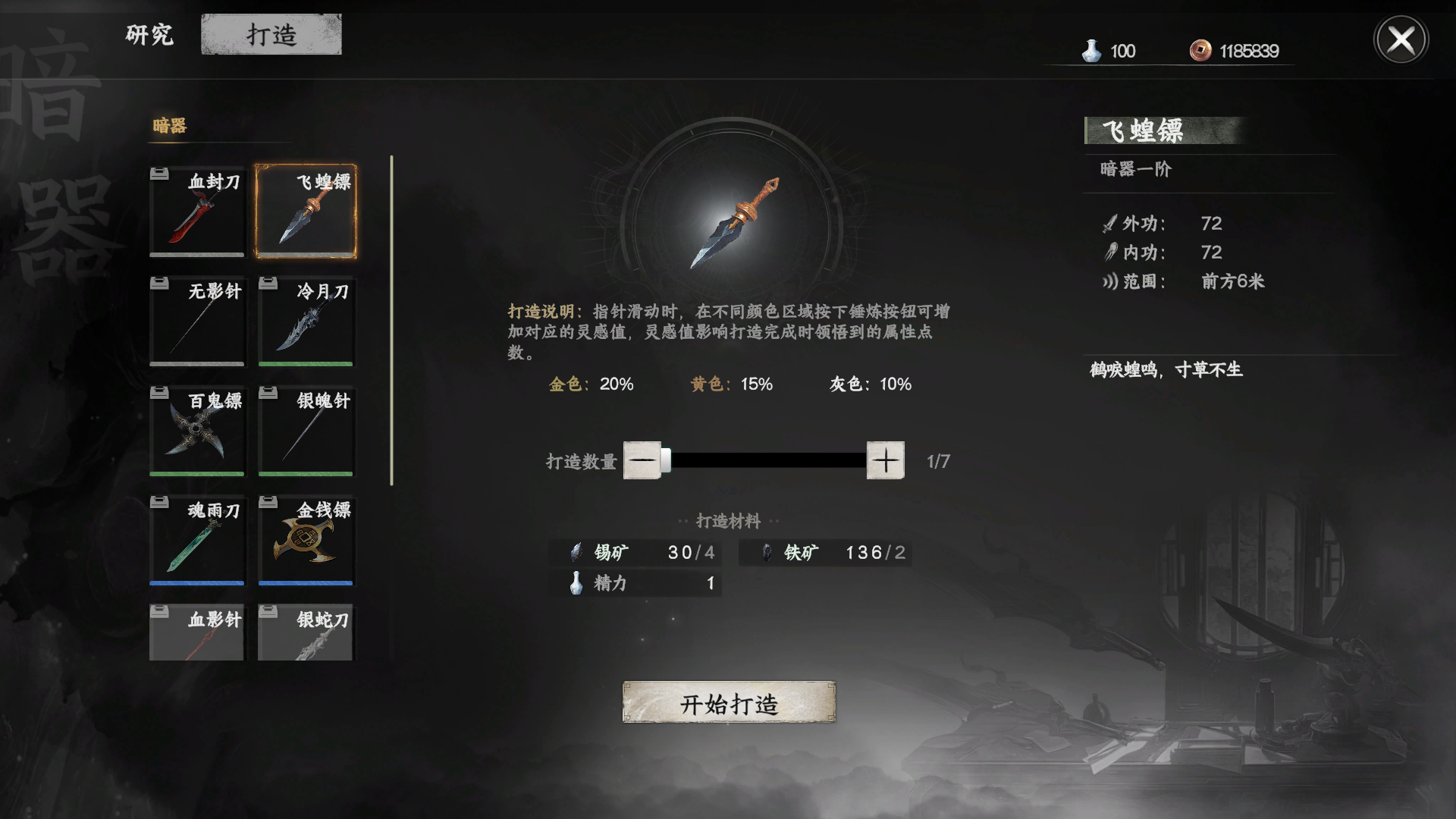Select the 血封刀 weapon icon

coord(196,211)
